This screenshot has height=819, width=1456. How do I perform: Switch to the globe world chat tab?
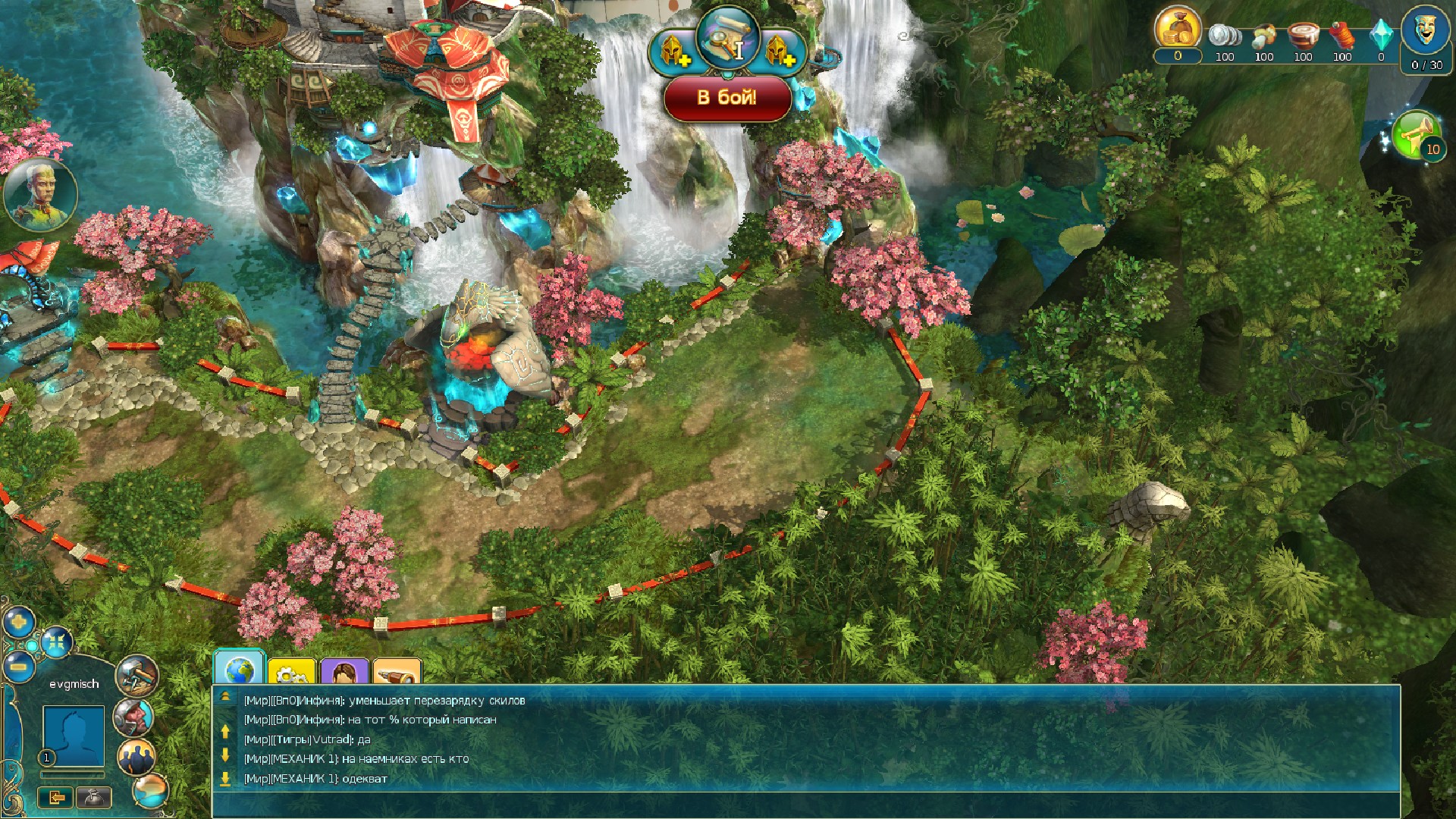(239, 669)
